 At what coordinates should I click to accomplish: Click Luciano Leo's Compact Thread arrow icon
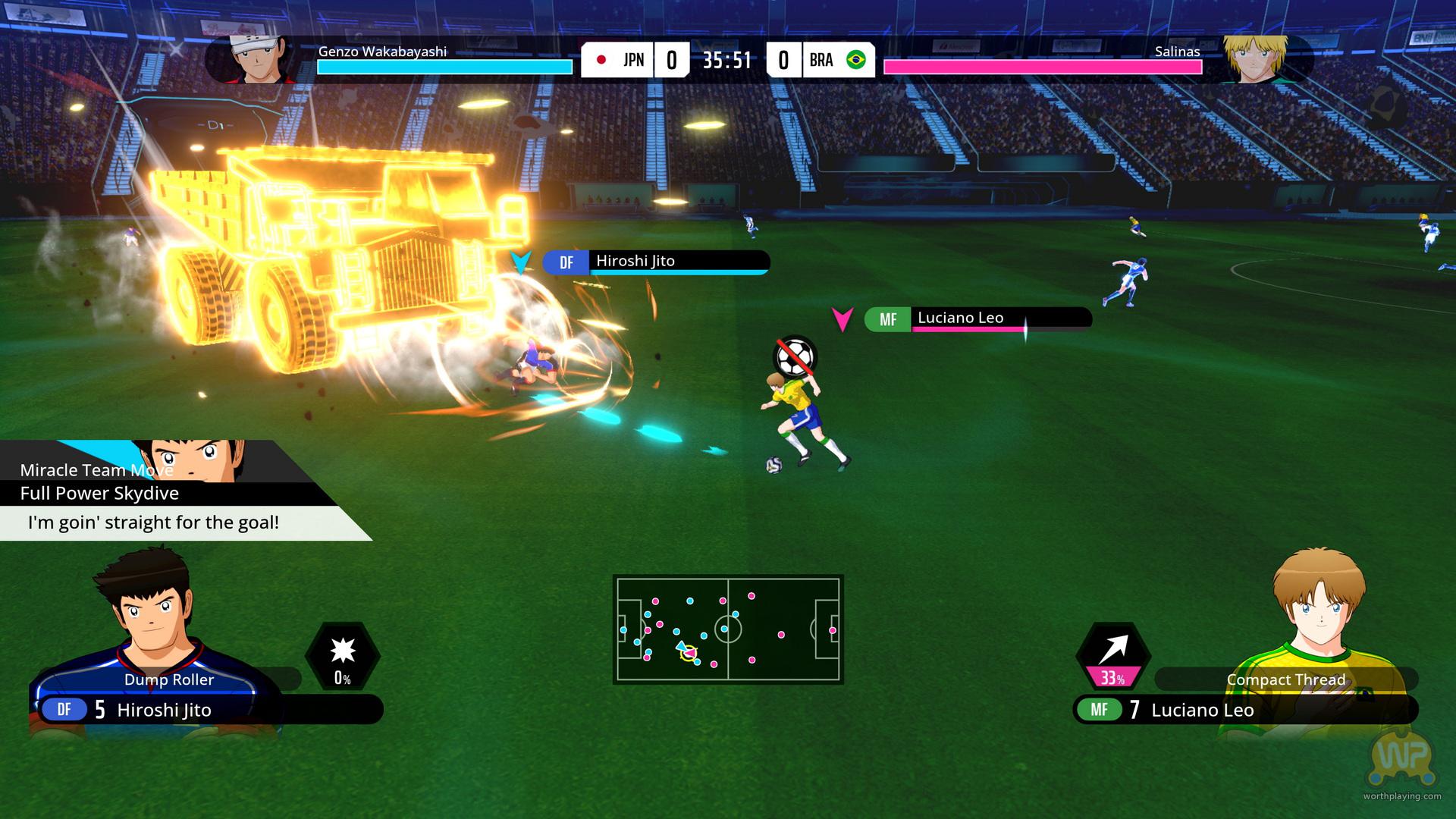1112,656
